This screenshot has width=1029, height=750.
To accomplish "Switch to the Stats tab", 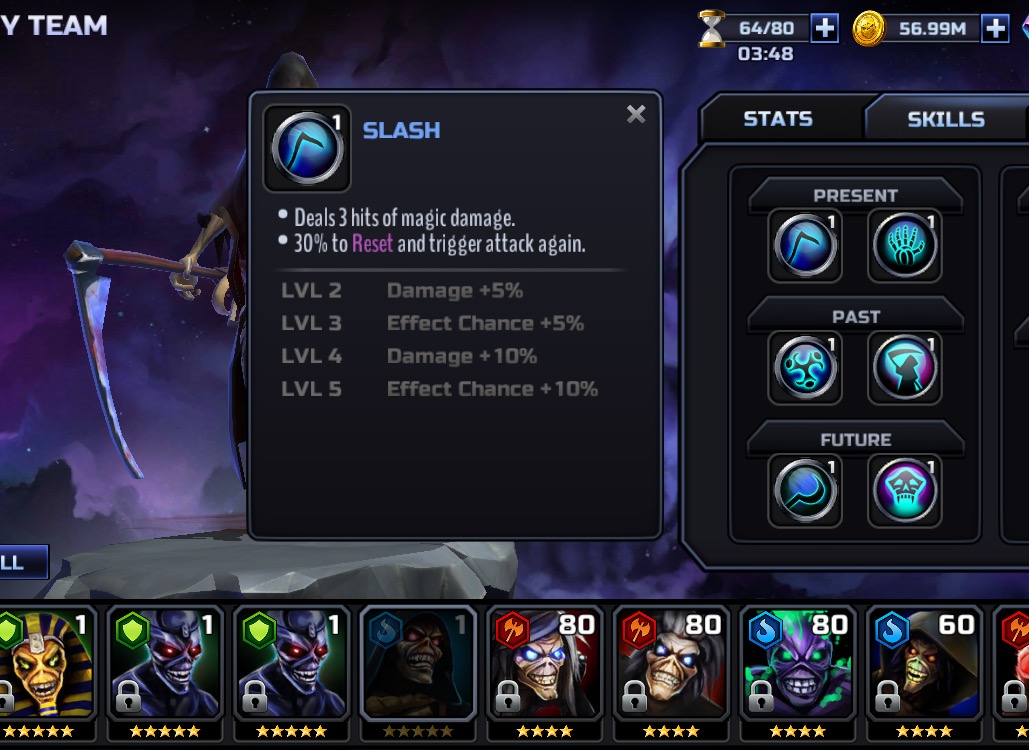I will coord(777,119).
